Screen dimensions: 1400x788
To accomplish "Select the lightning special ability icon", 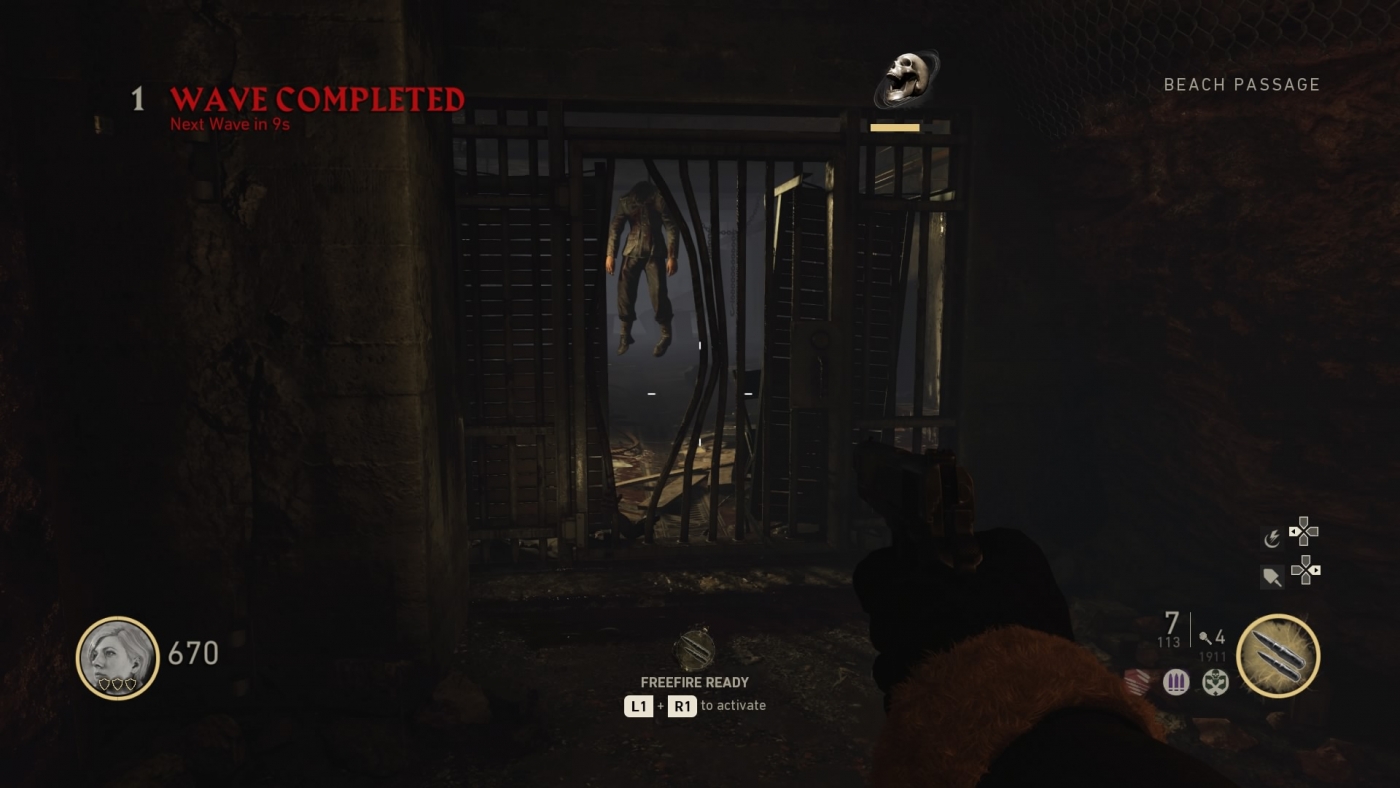I will tap(1272, 537).
